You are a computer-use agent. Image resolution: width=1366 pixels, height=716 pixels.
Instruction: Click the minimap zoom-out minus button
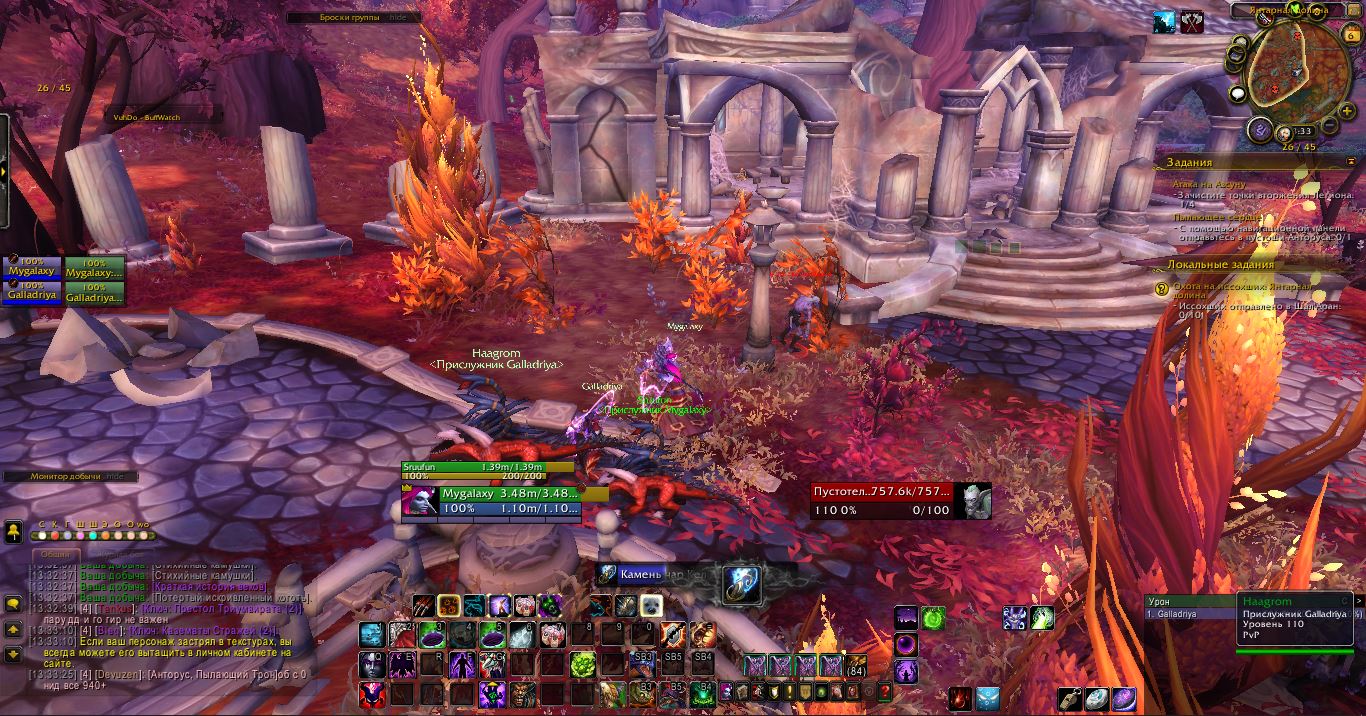1331,123
